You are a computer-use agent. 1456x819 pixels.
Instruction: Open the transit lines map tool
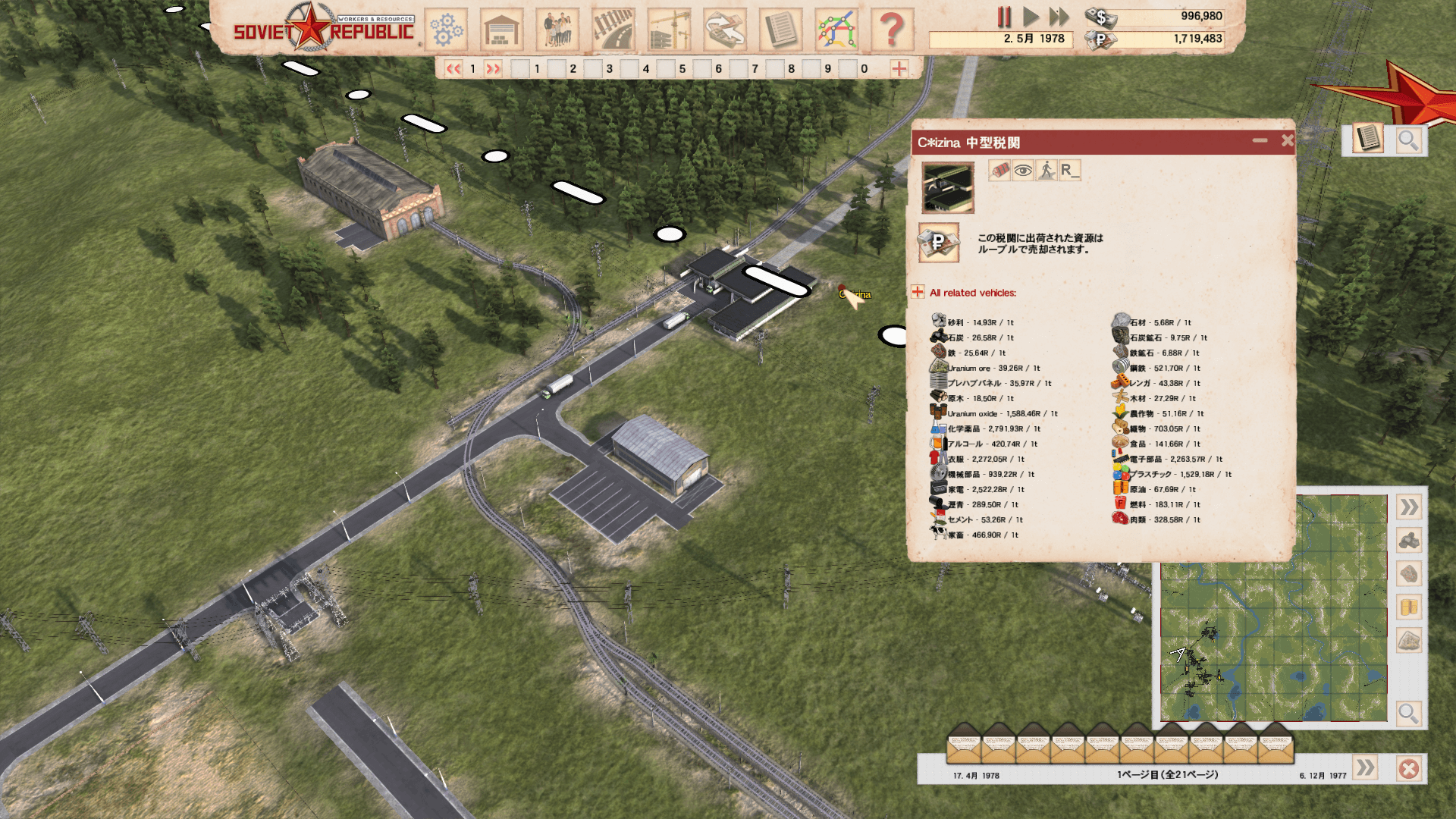[836, 30]
